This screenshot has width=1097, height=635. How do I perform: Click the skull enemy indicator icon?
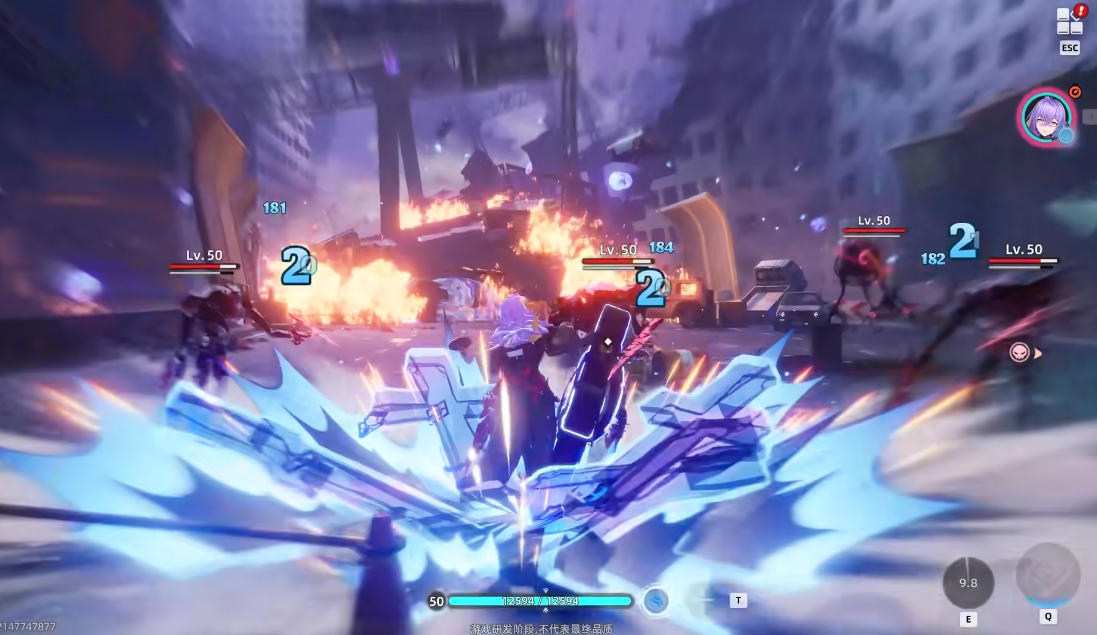click(x=1018, y=352)
